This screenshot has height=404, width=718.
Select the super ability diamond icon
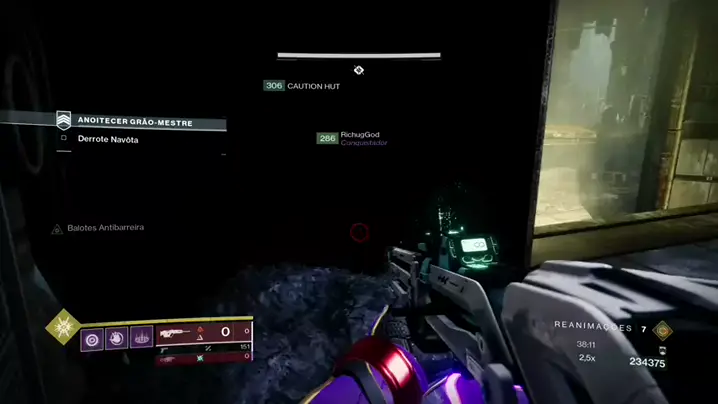pyautogui.click(x=62, y=327)
